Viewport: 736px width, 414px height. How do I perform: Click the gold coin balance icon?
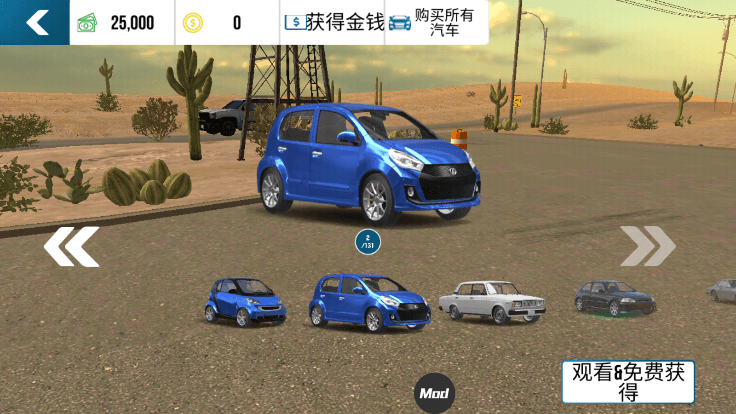(x=193, y=23)
